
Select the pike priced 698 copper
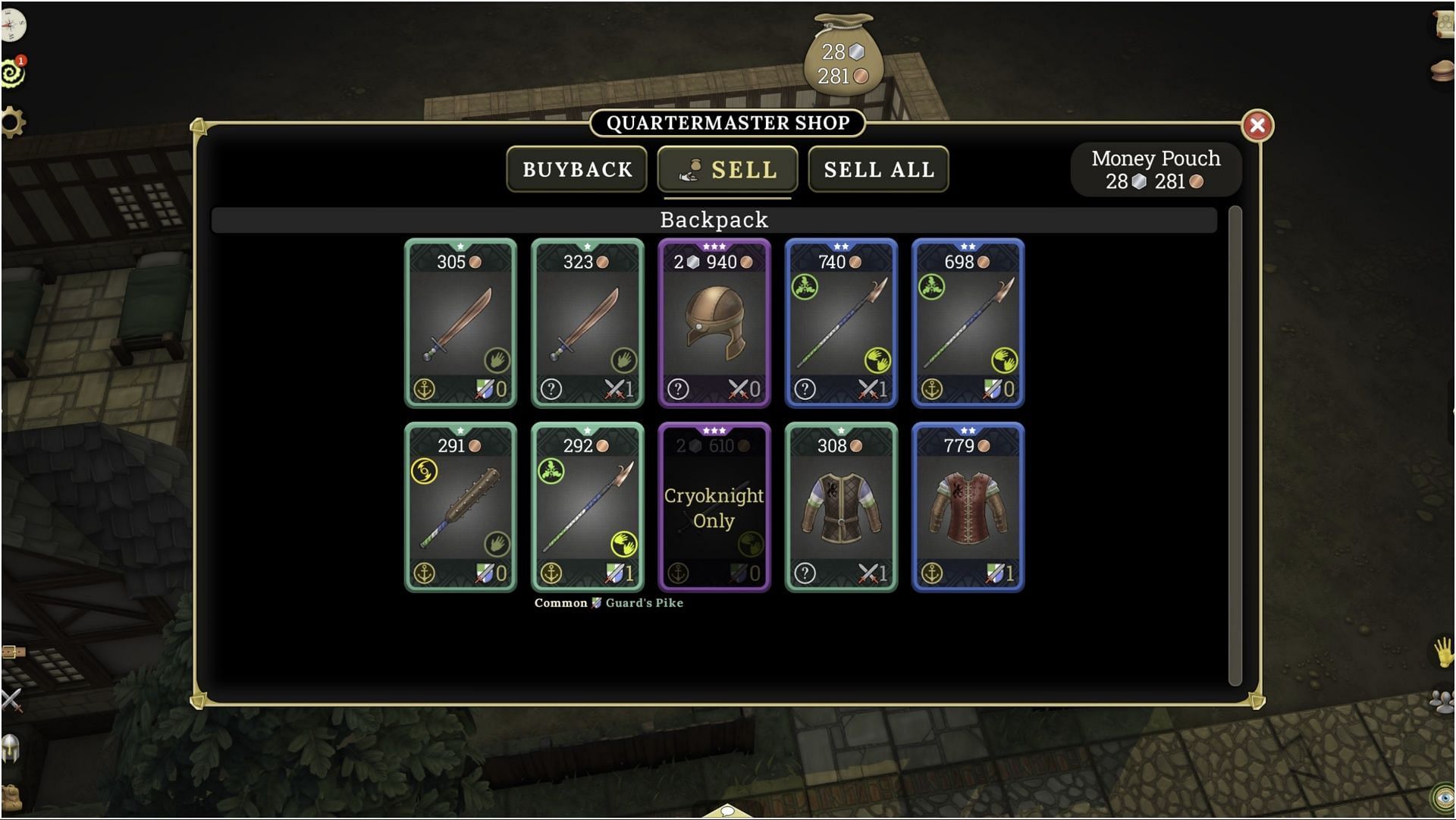968,323
